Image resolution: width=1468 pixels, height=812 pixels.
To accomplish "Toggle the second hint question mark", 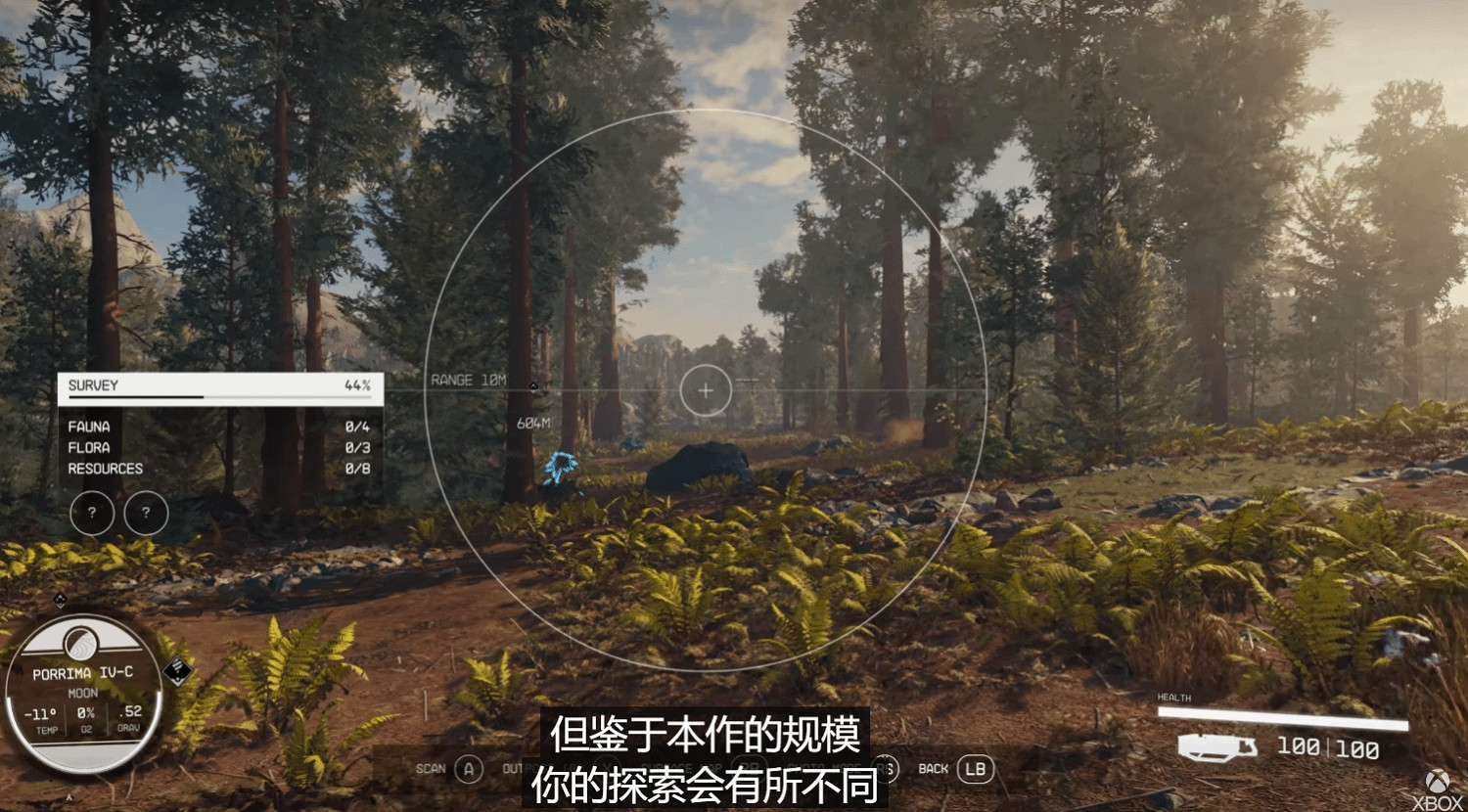I will [x=146, y=513].
